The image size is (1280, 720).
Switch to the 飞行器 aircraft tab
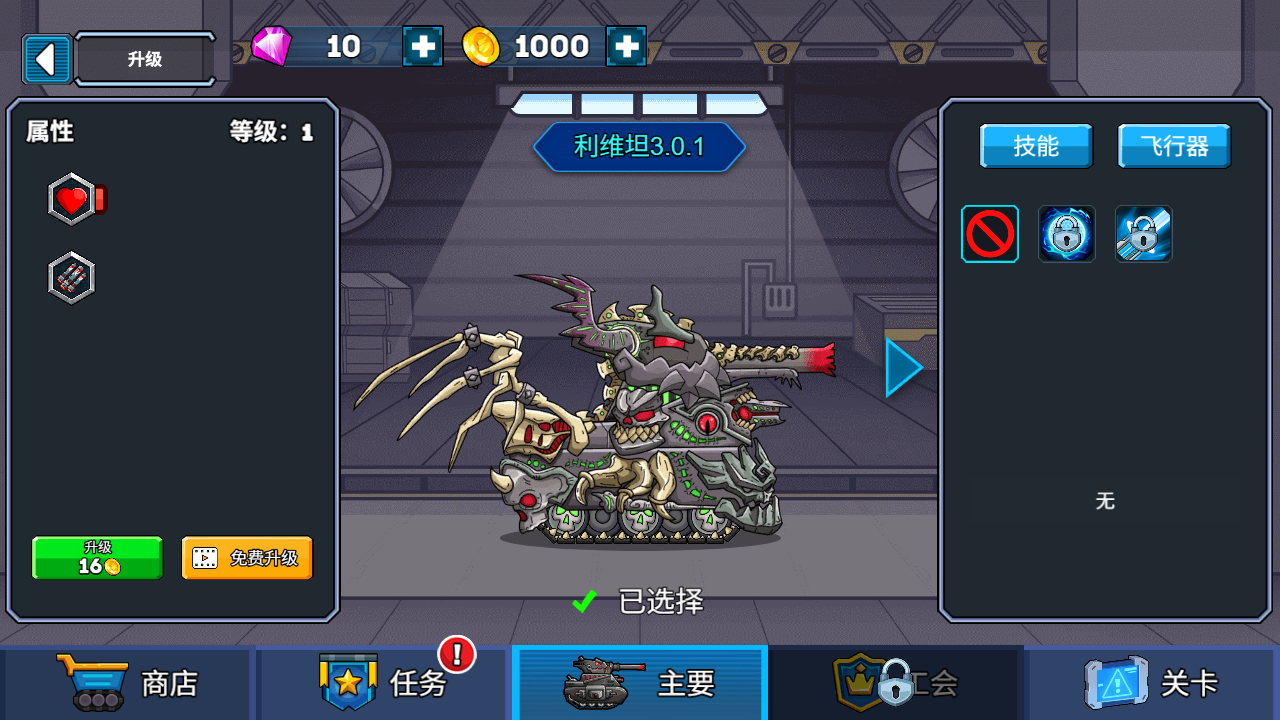pos(1174,146)
